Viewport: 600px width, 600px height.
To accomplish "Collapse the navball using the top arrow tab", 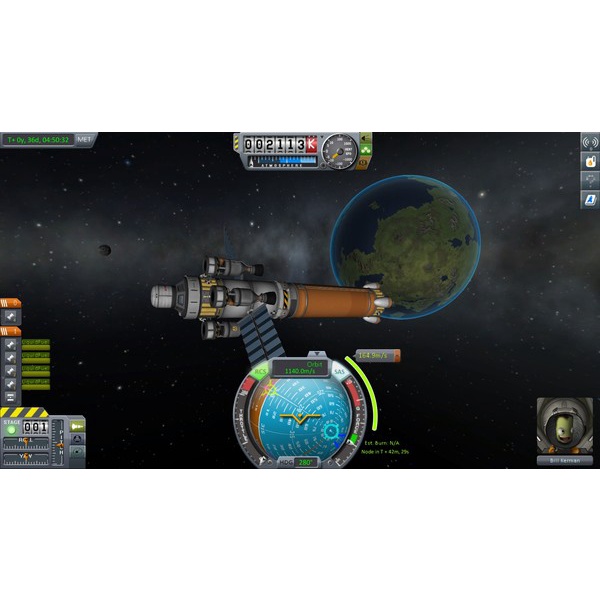I will pyautogui.click(x=316, y=354).
